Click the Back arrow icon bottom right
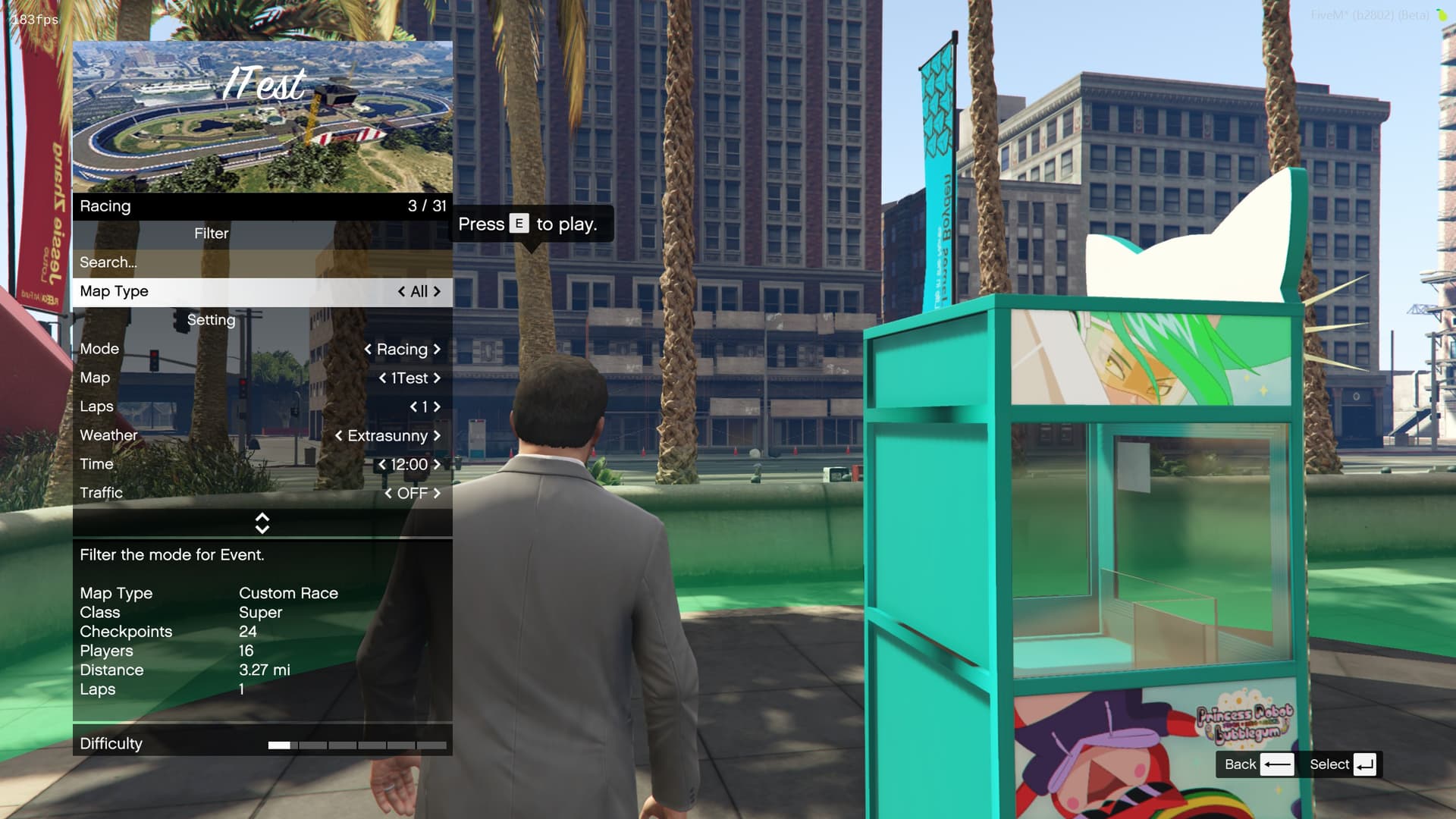This screenshot has height=819, width=1456. [1278, 765]
